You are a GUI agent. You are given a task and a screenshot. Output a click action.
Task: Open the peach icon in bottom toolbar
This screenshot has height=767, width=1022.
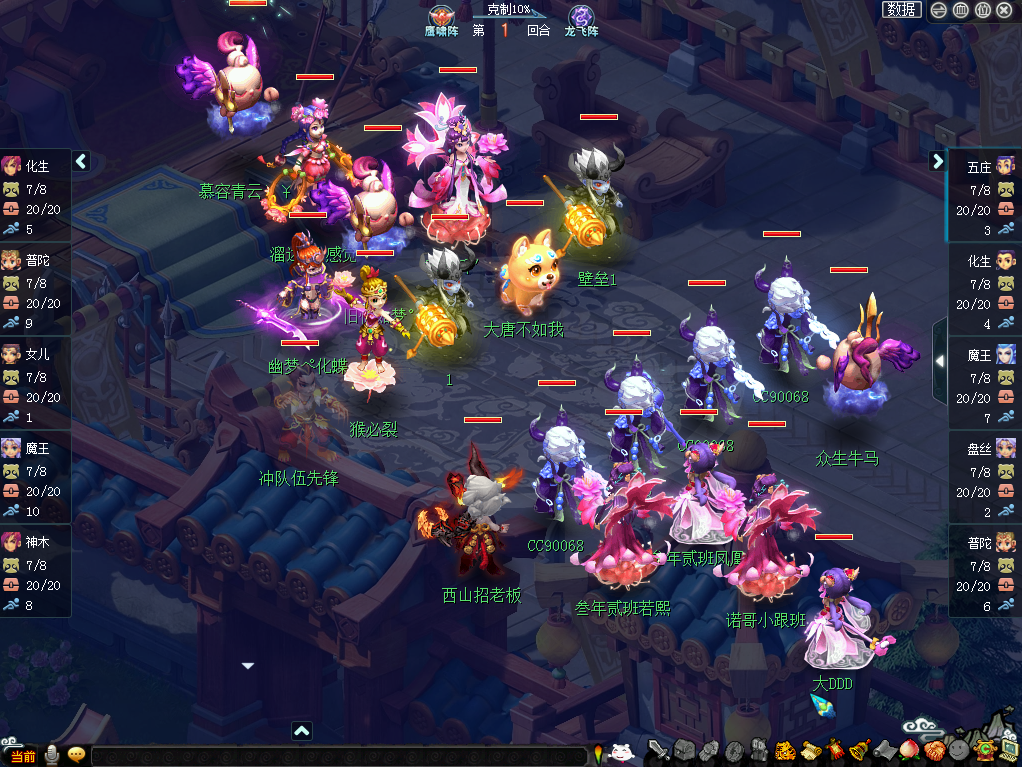tap(910, 749)
